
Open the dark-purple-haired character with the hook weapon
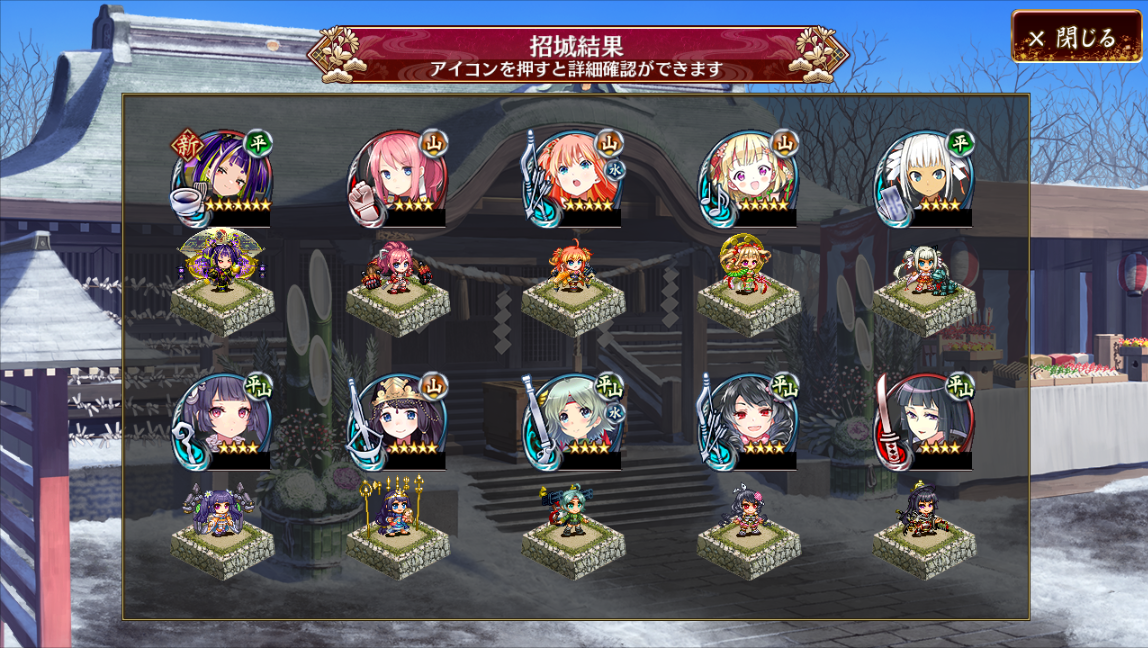point(222,421)
